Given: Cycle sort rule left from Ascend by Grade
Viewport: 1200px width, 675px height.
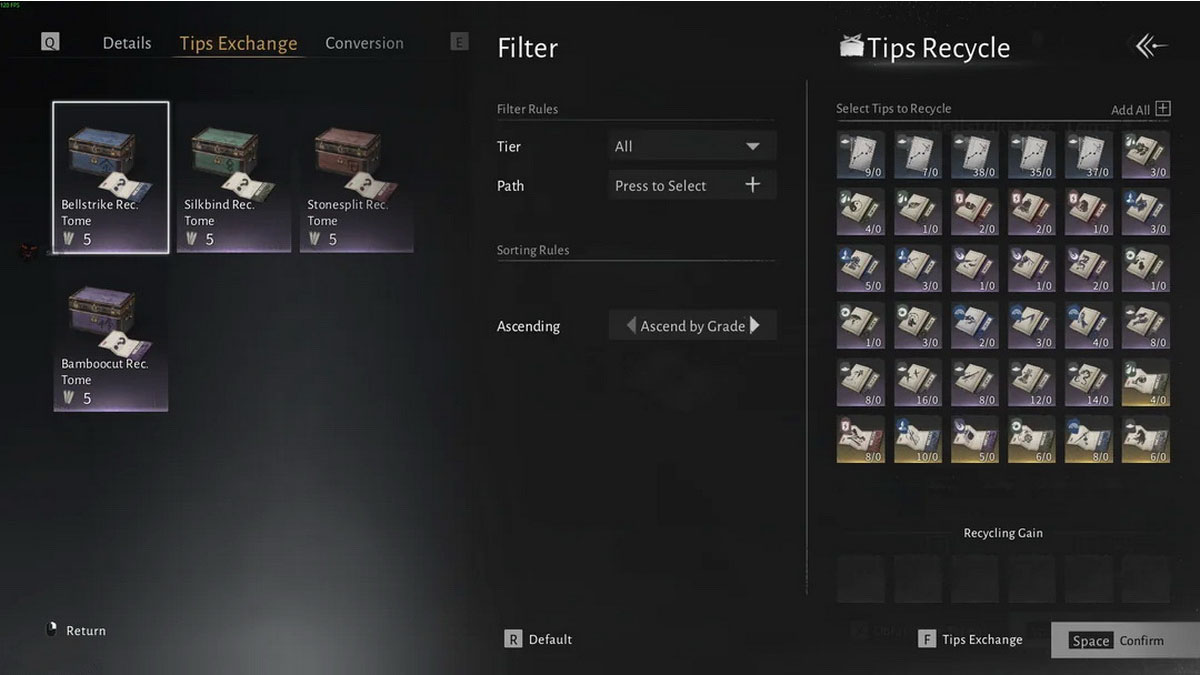Looking at the screenshot, I should click(x=631, y=325).
